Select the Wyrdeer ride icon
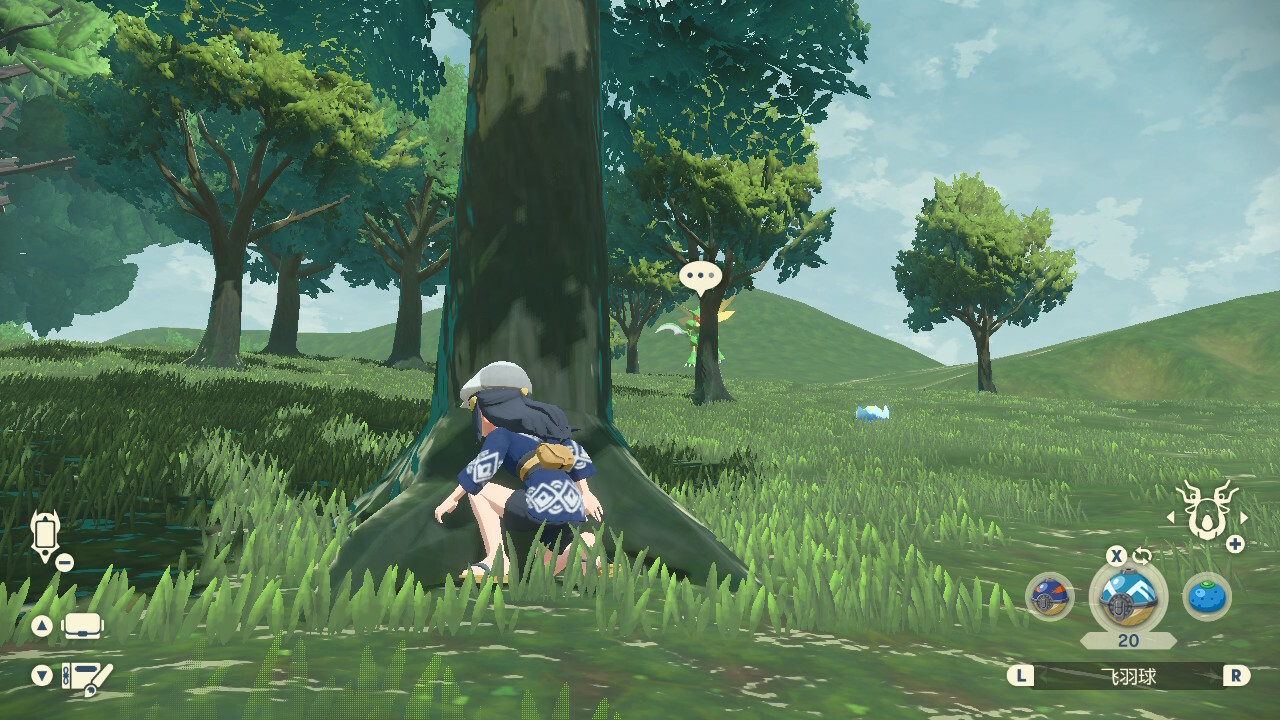 pyautogui.click(x=1206, y=512)
